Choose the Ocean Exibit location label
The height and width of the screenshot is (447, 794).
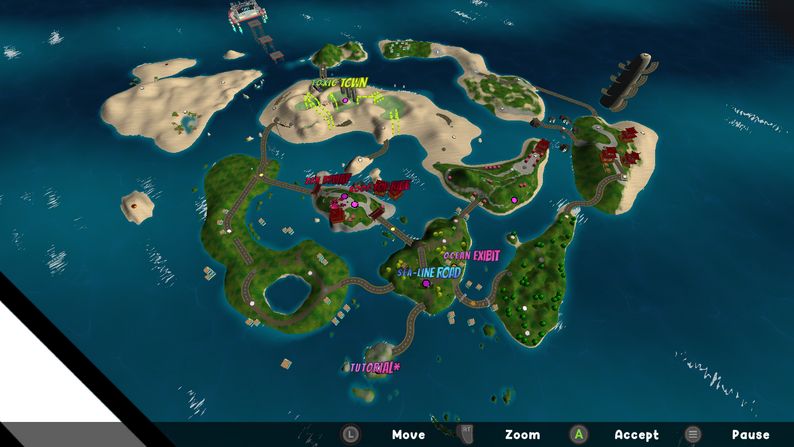click(x=463, y=256)
